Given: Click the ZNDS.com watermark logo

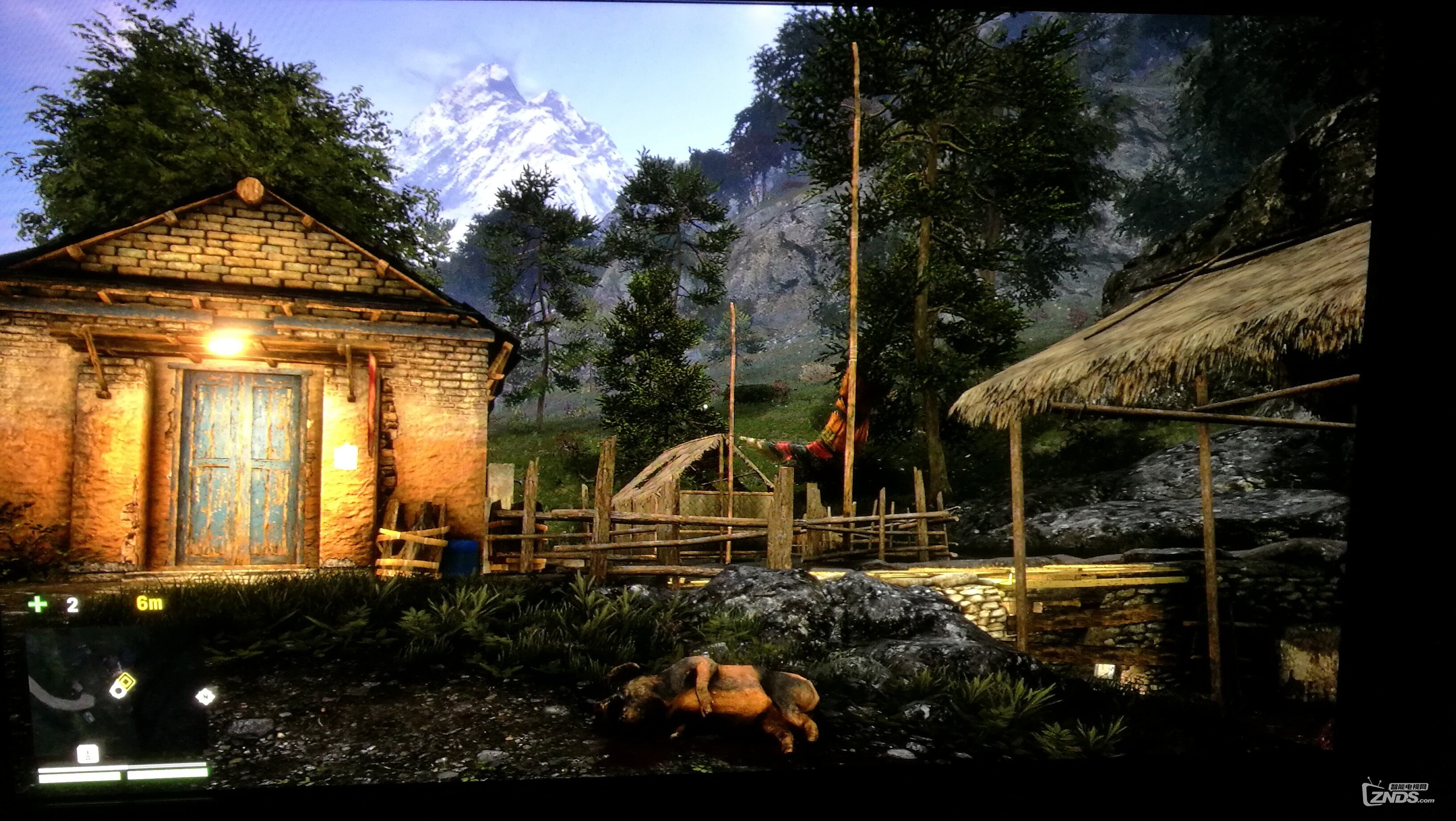Looking at the screenshot, I should pos(1397,795).
